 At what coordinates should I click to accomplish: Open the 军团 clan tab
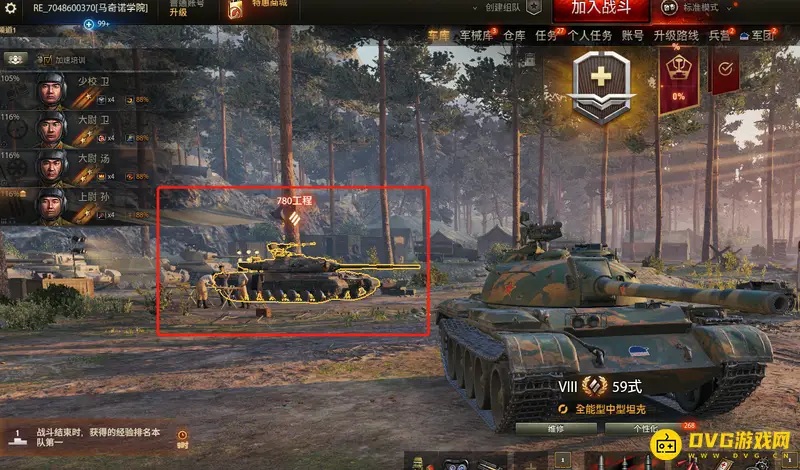[x=762, y=35]
